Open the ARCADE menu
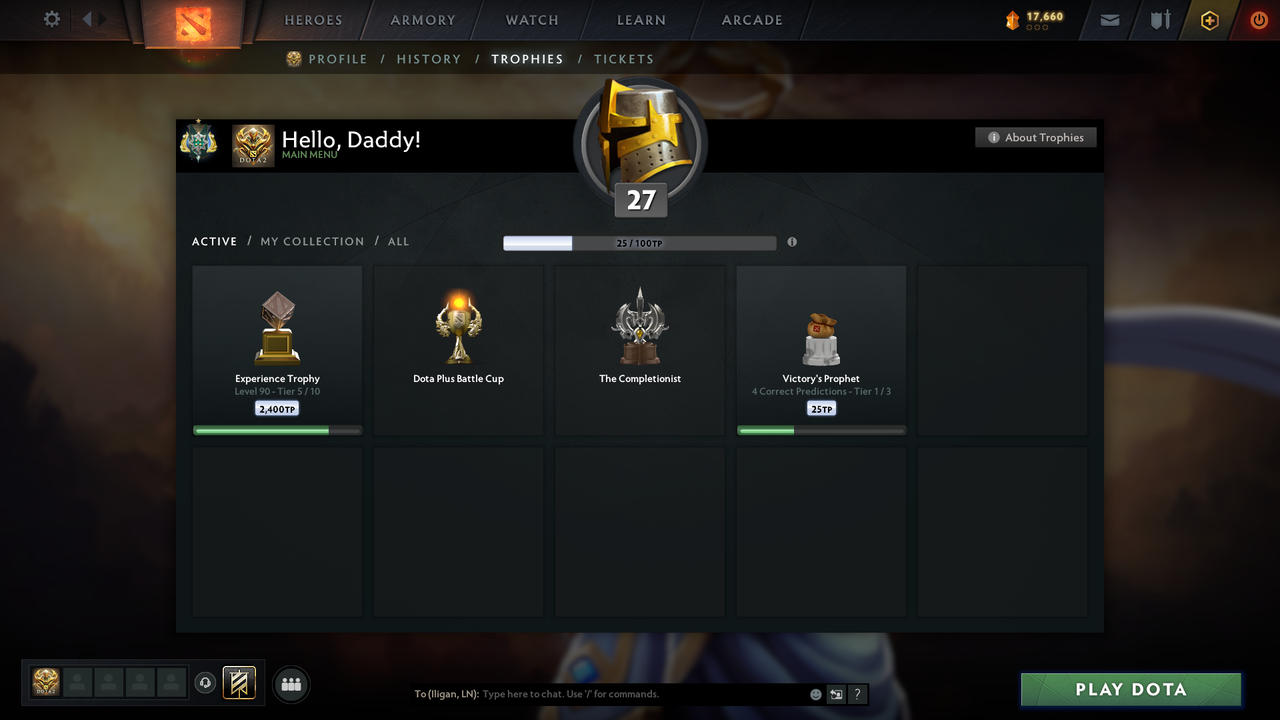1280x720 pixels. 751,20
